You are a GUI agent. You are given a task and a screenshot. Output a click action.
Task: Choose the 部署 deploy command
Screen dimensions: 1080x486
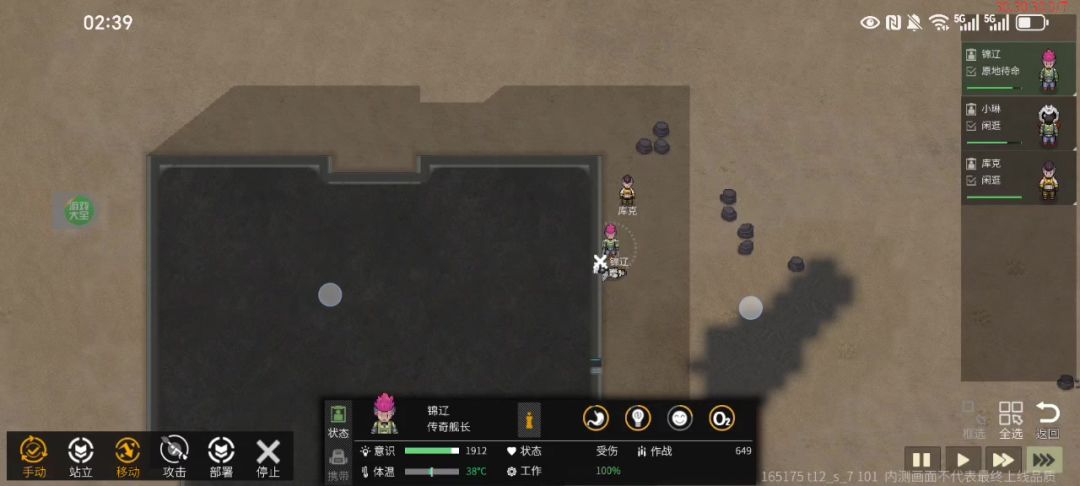220,456
